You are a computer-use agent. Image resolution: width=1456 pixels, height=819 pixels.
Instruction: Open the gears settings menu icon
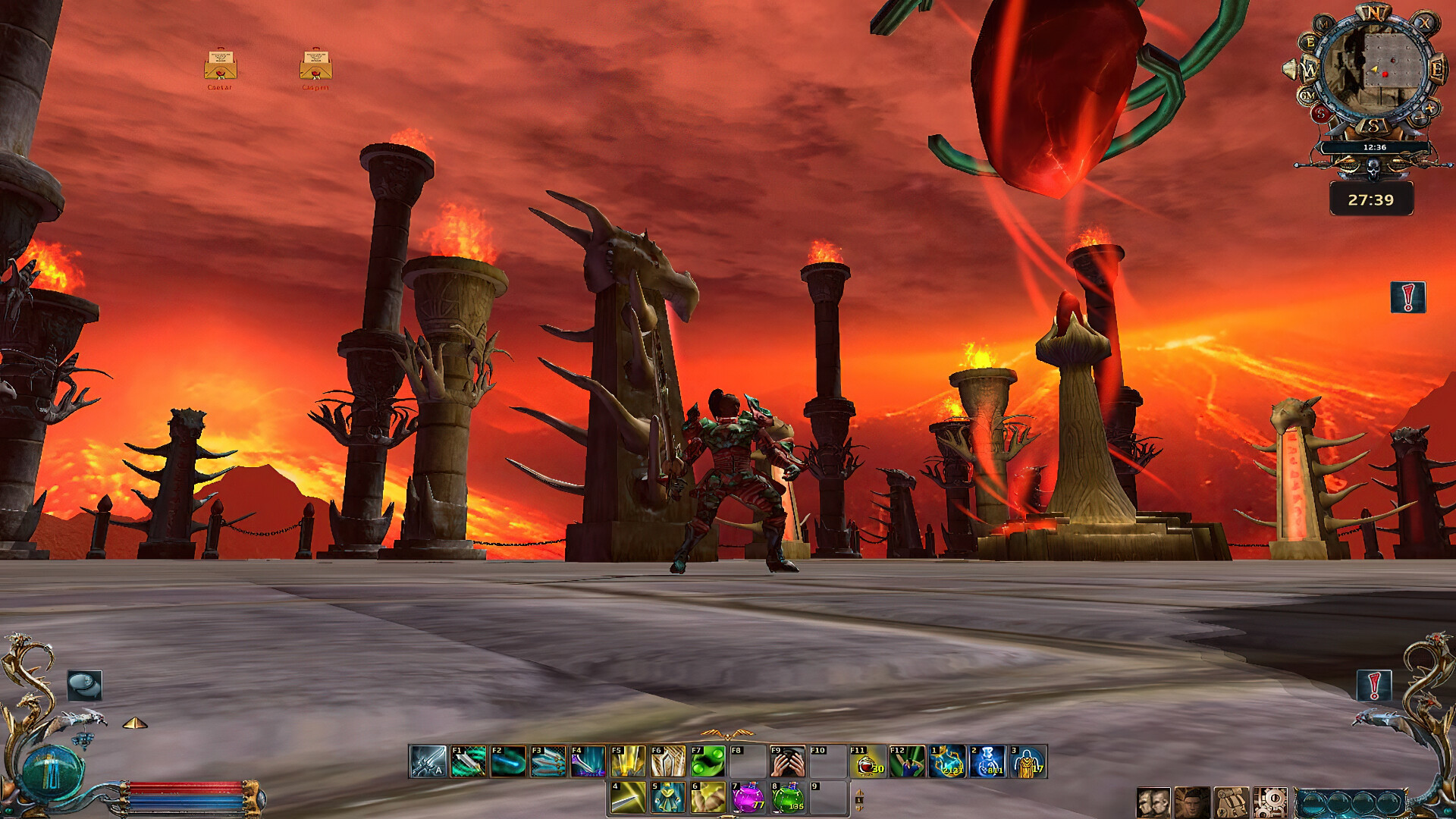[1270, 802]
